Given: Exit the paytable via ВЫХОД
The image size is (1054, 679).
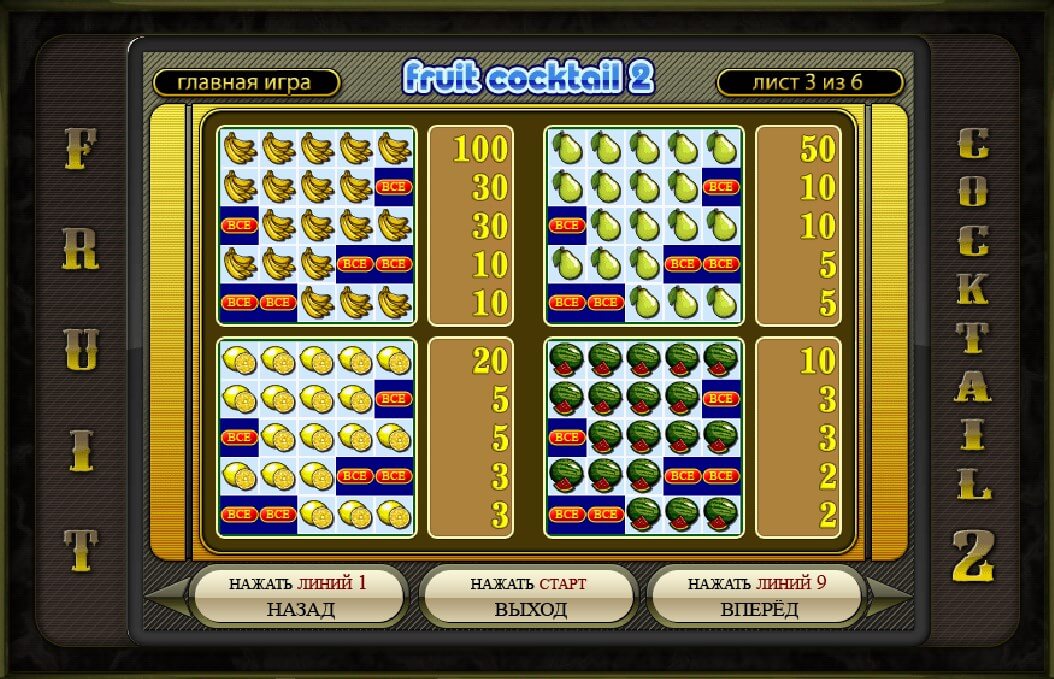Looking at the screenshot, I should (x=530, y=597).
